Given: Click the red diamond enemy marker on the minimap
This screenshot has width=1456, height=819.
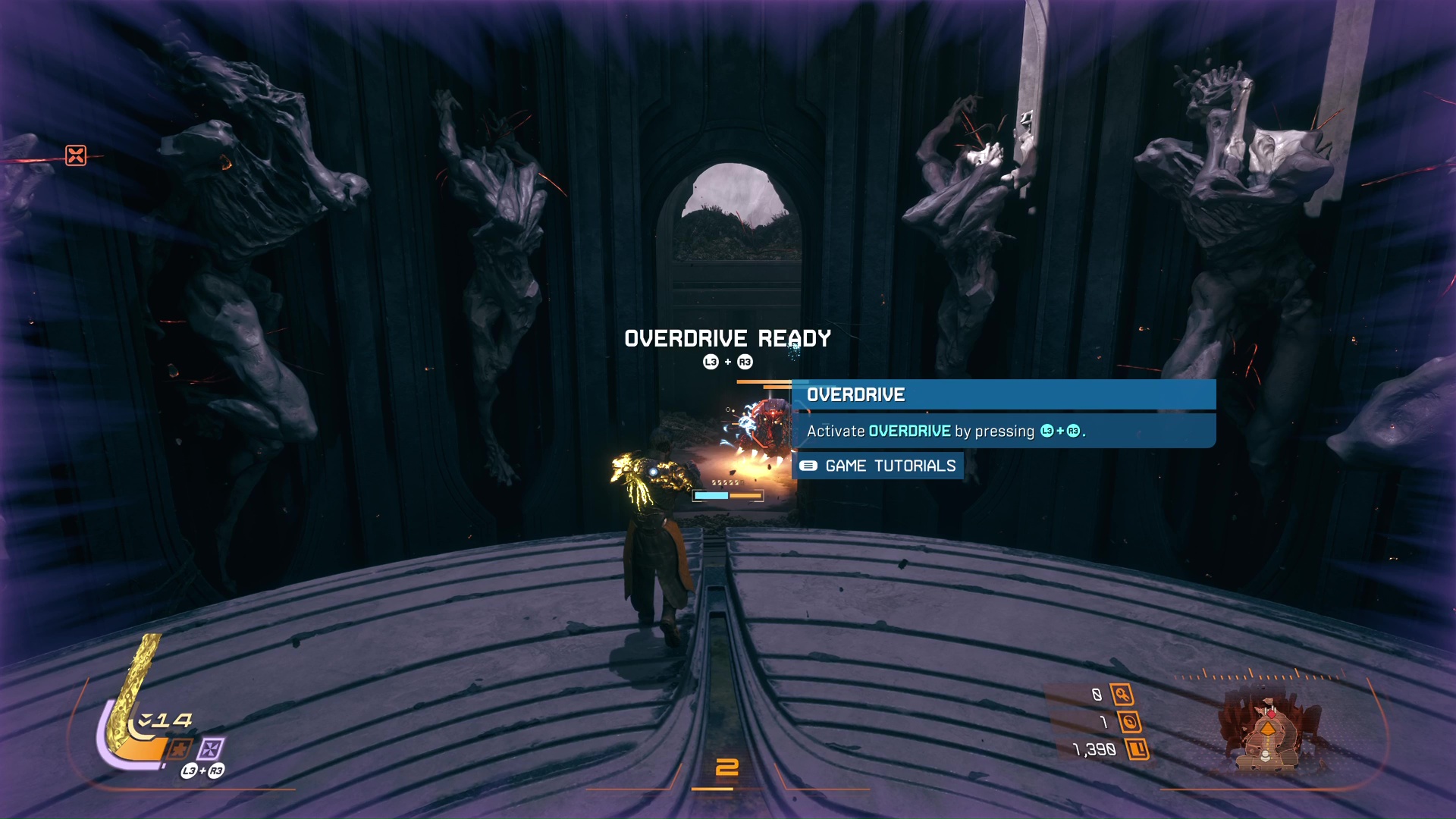Looking at the screenshot, I should click(1272, 714).
